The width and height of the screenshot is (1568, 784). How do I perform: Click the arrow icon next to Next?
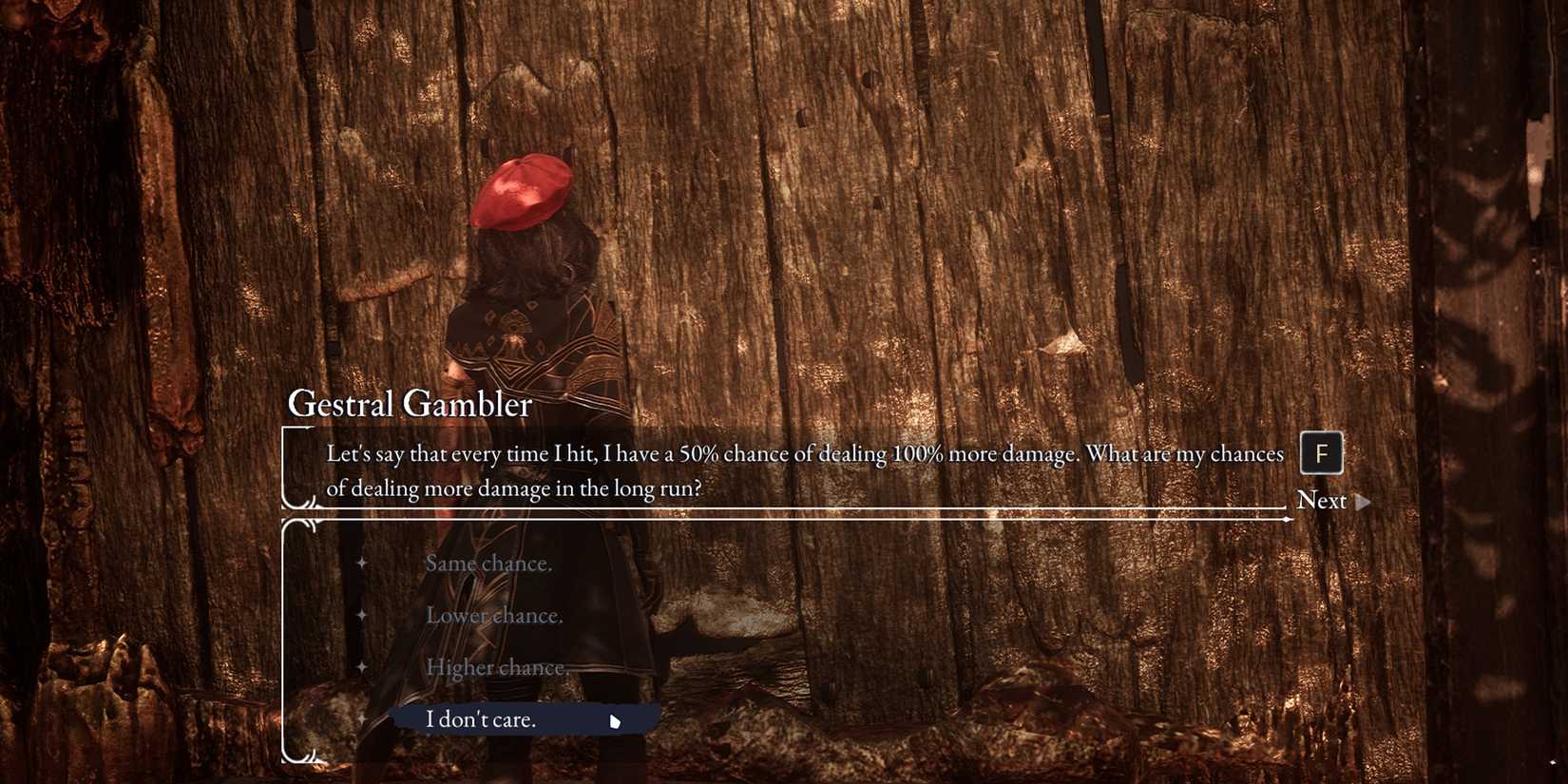click(1363, 501)
